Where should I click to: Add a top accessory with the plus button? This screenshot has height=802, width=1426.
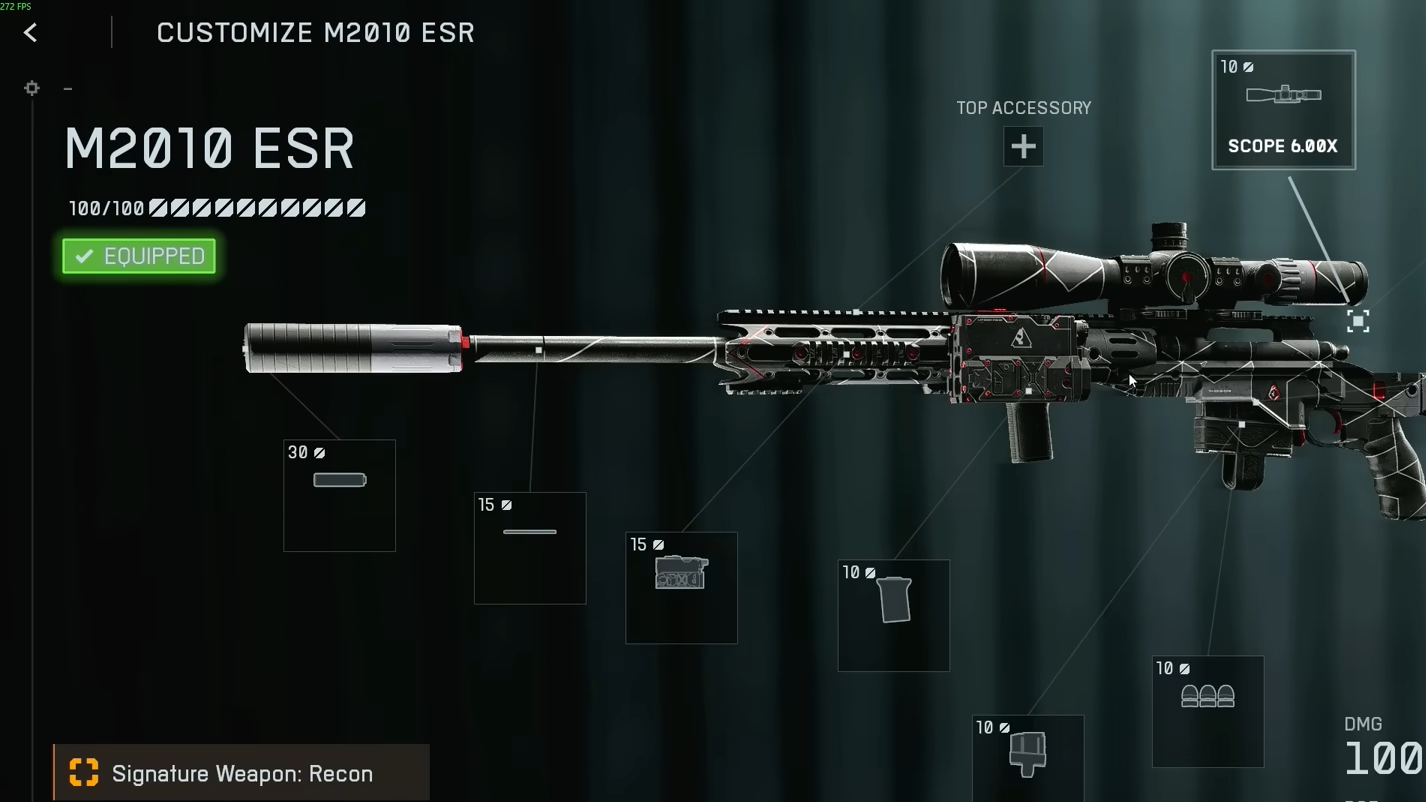(1023, 147)
